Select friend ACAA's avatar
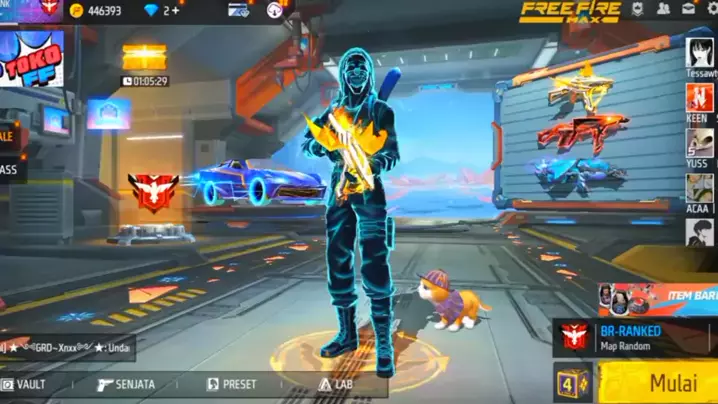 (700, 187)
